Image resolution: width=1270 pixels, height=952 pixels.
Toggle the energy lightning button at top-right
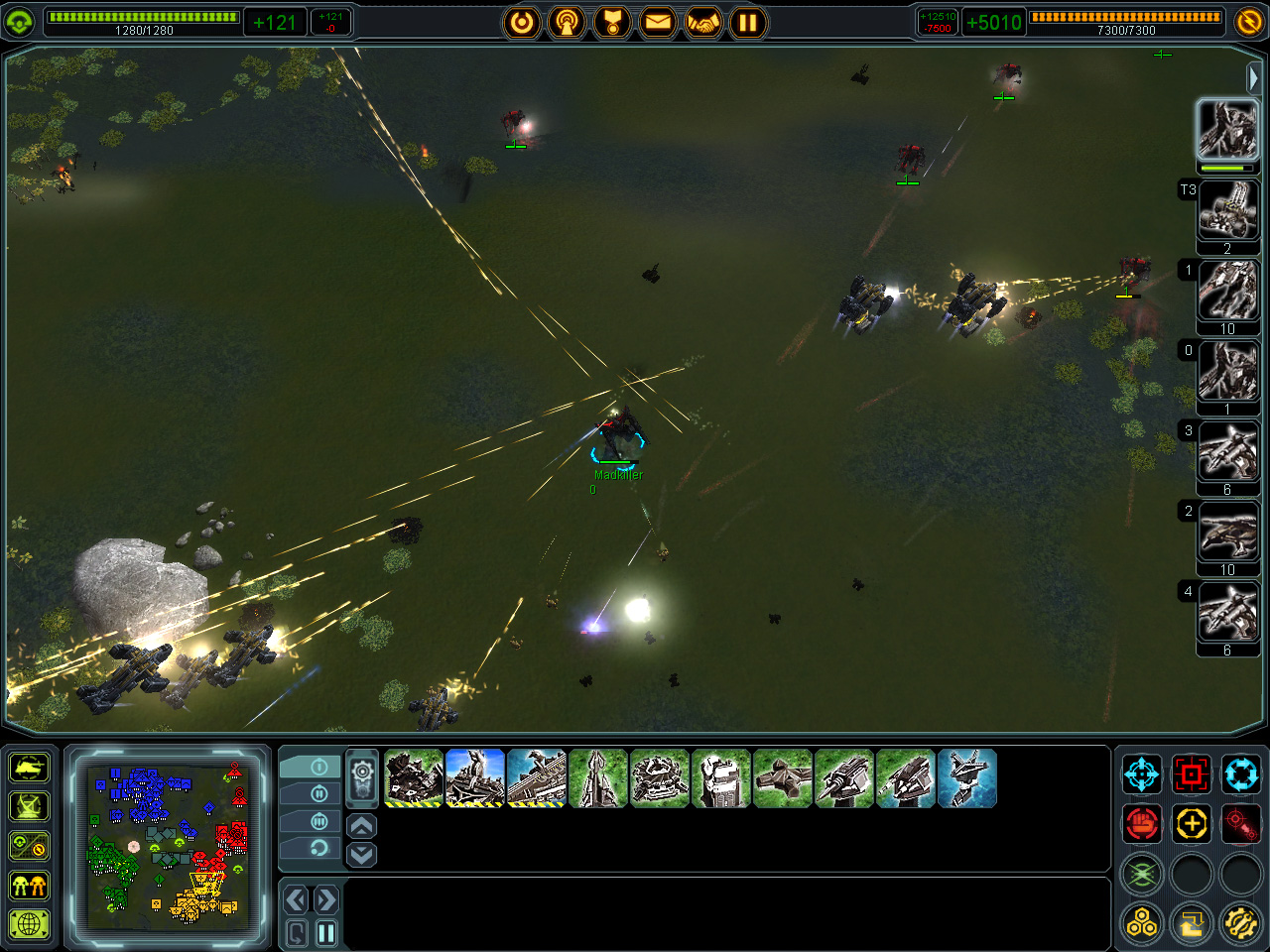pyautogui.click(x=1249, y=22)
